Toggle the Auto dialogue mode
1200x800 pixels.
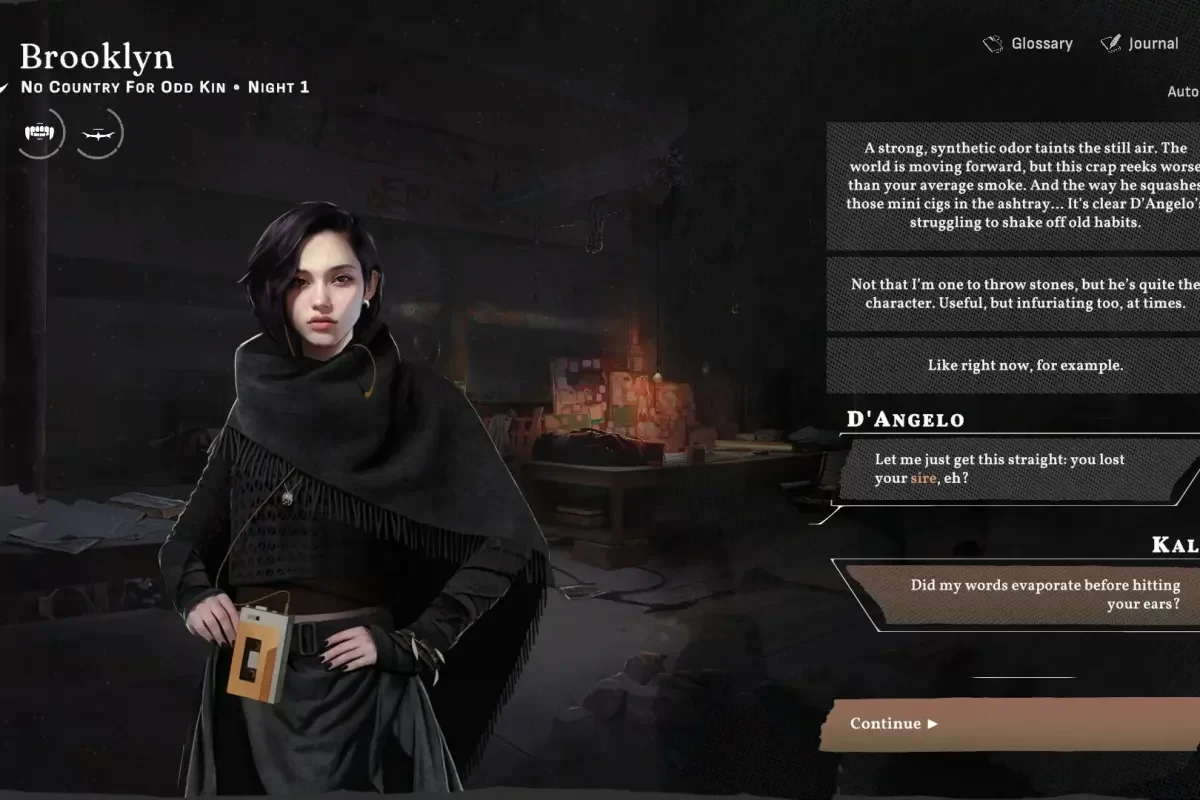pos(1183,92)
